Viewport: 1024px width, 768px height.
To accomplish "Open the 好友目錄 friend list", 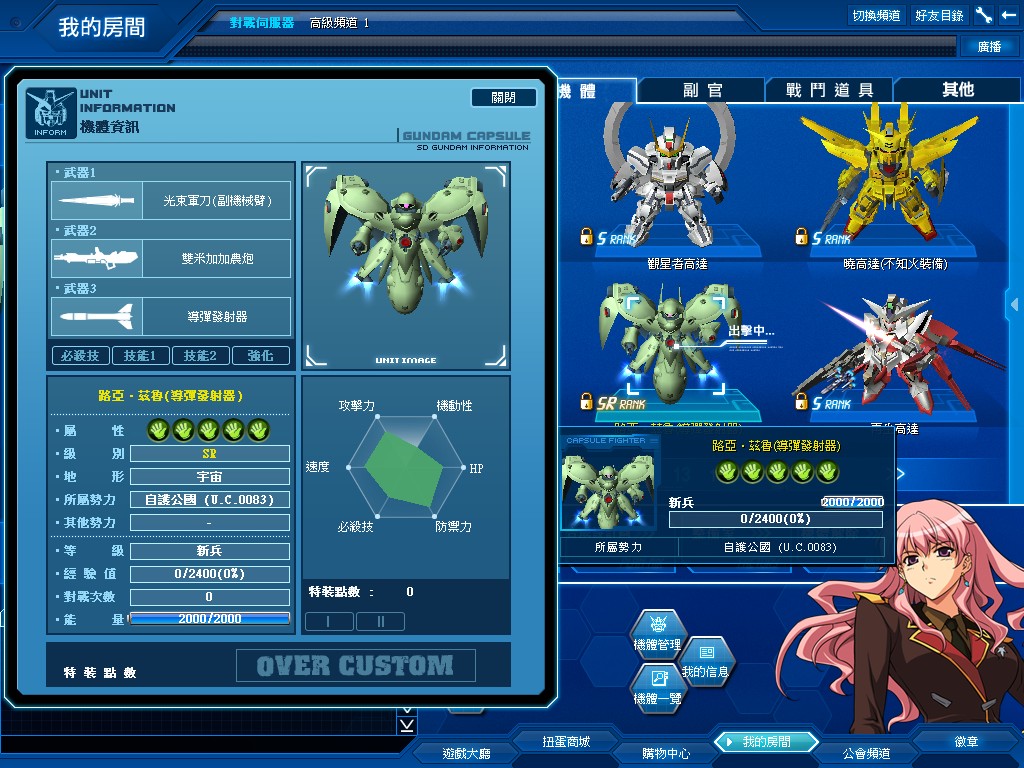I will (939, 15).
